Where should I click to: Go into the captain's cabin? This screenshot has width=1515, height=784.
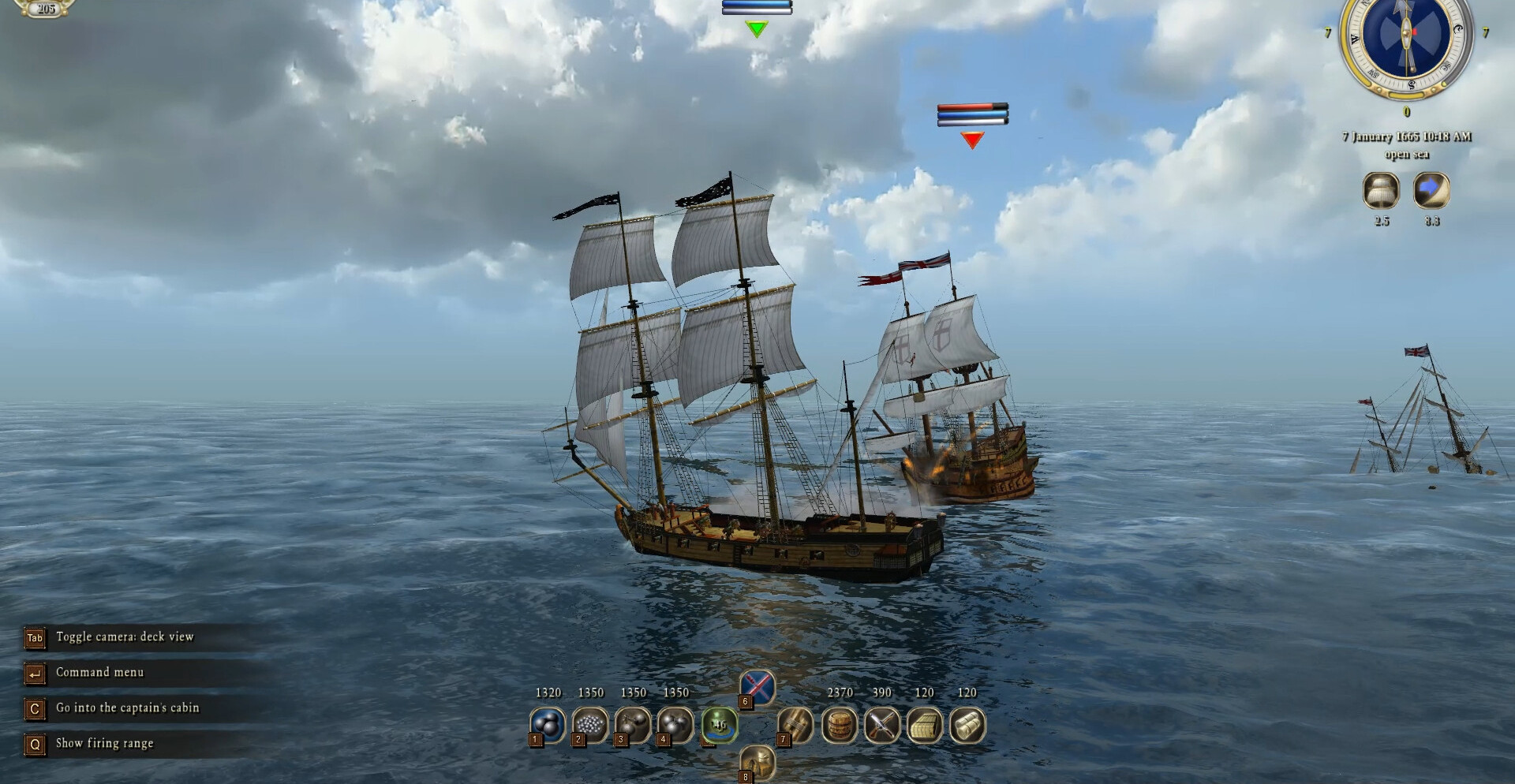click(127, 708)
